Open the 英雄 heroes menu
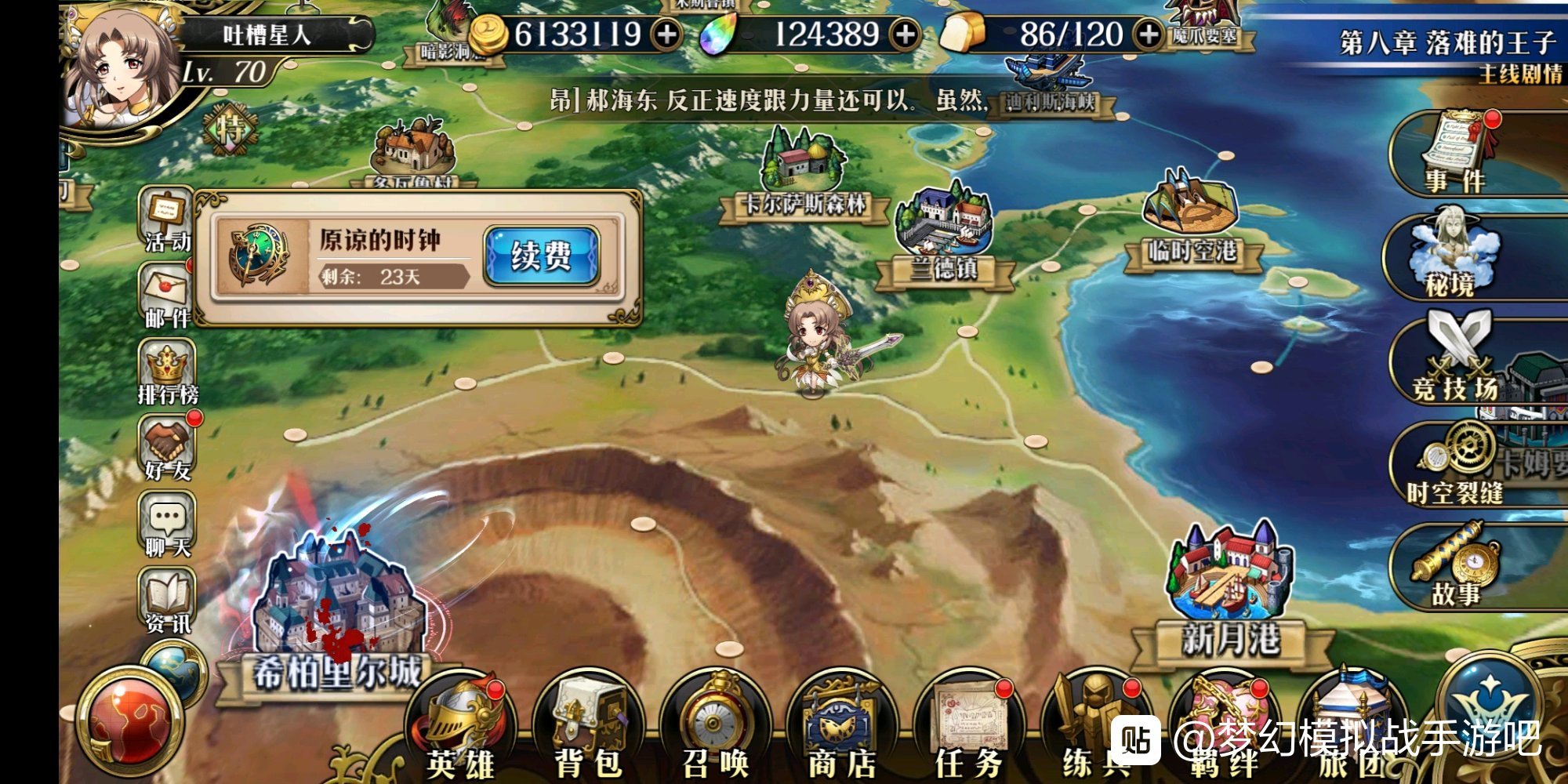This screenshot has width=1568, height=784. point(461,729)
